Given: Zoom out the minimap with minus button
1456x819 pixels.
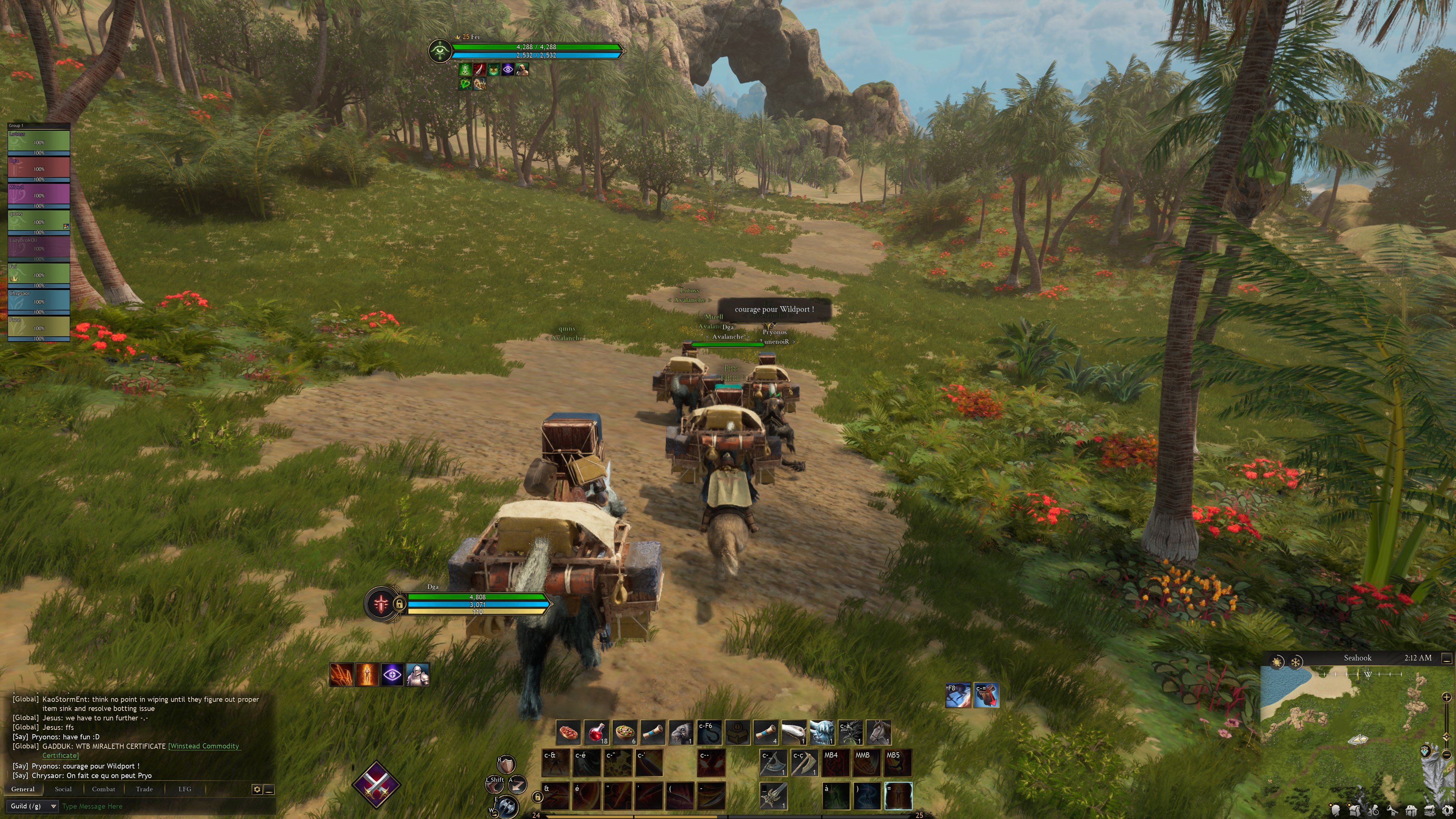Looking at the screenshot, I should click(1447, 755).
